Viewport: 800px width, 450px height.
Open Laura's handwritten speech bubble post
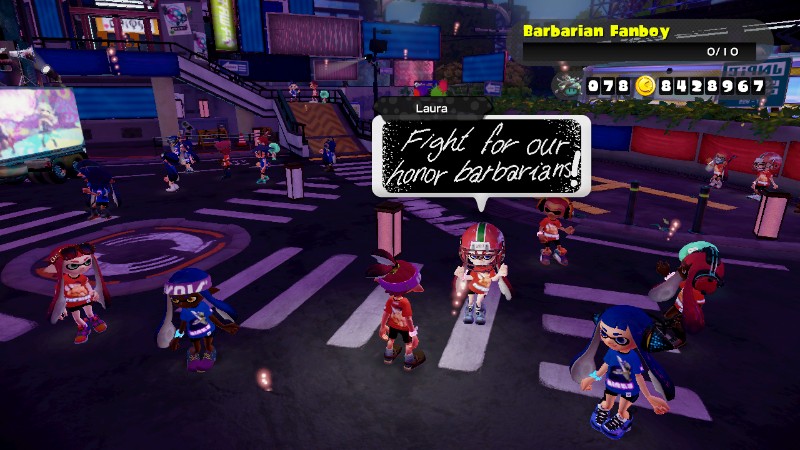click(481, 153)
